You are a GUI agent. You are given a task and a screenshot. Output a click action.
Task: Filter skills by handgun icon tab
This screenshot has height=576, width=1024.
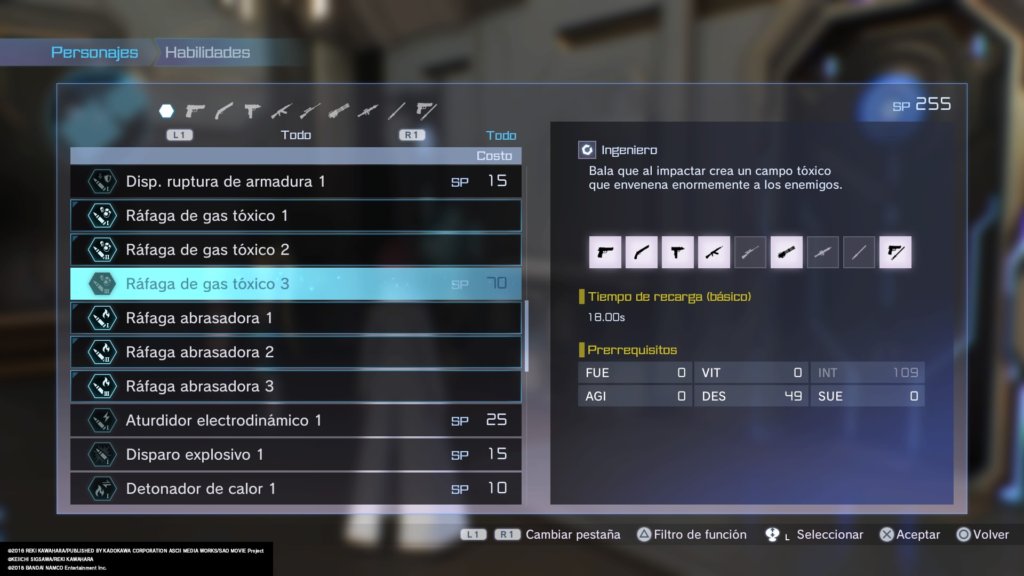[196, 110]
